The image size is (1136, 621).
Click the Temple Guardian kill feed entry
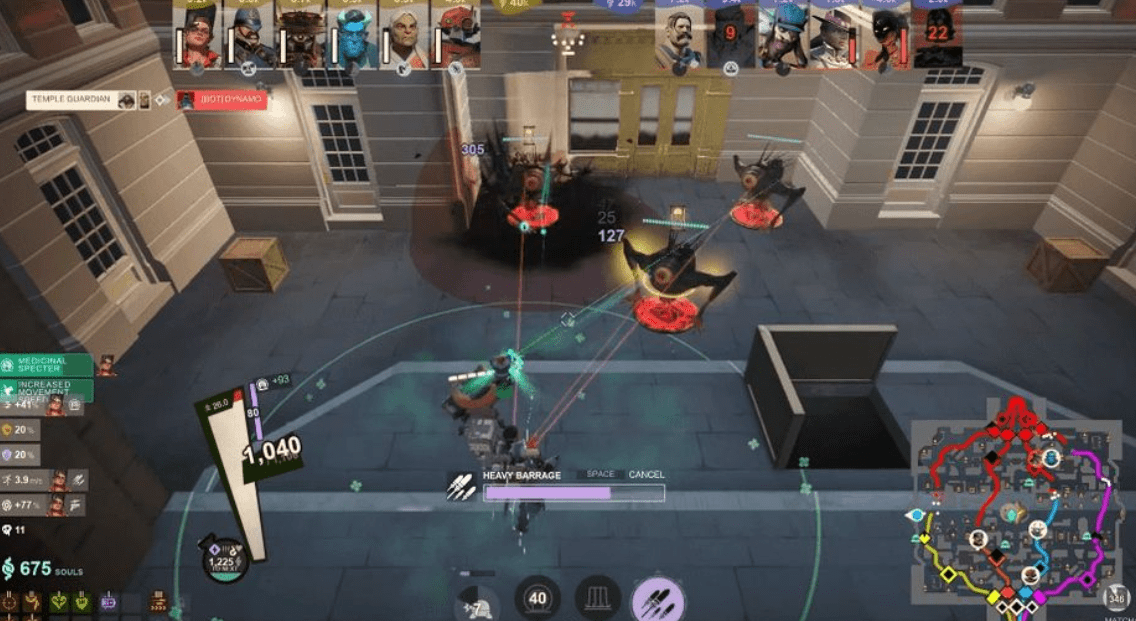82,100
